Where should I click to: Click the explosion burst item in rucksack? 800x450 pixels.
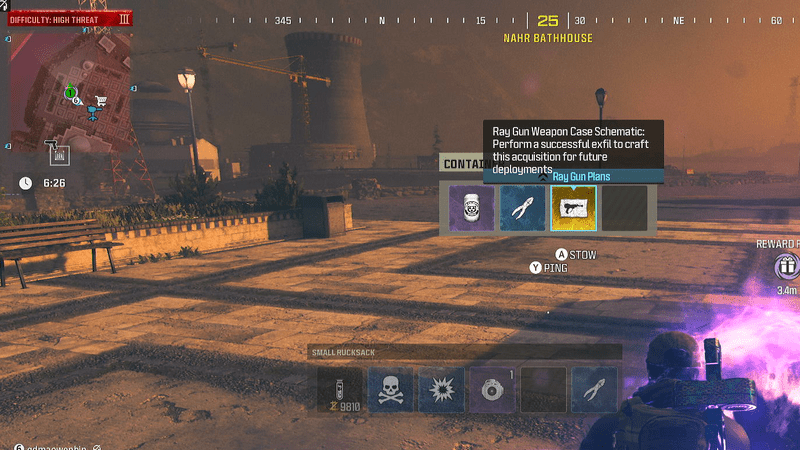pos(441,390)
